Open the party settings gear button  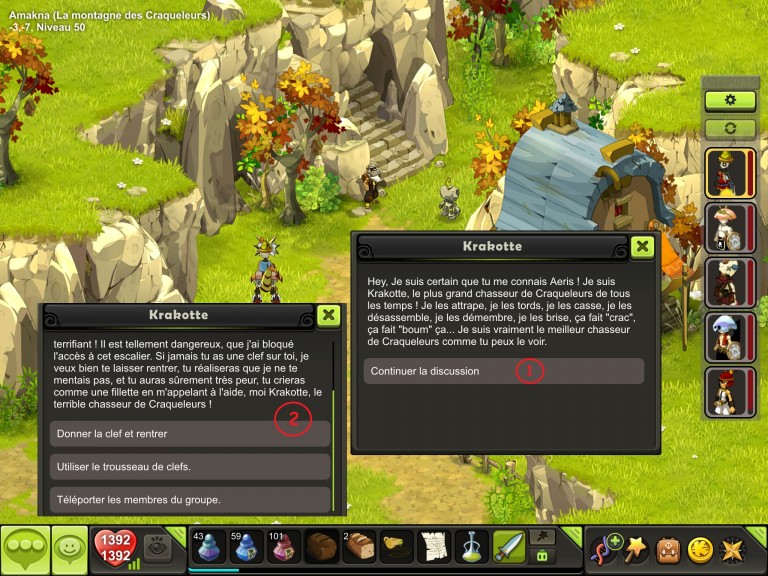coord(730,101)
